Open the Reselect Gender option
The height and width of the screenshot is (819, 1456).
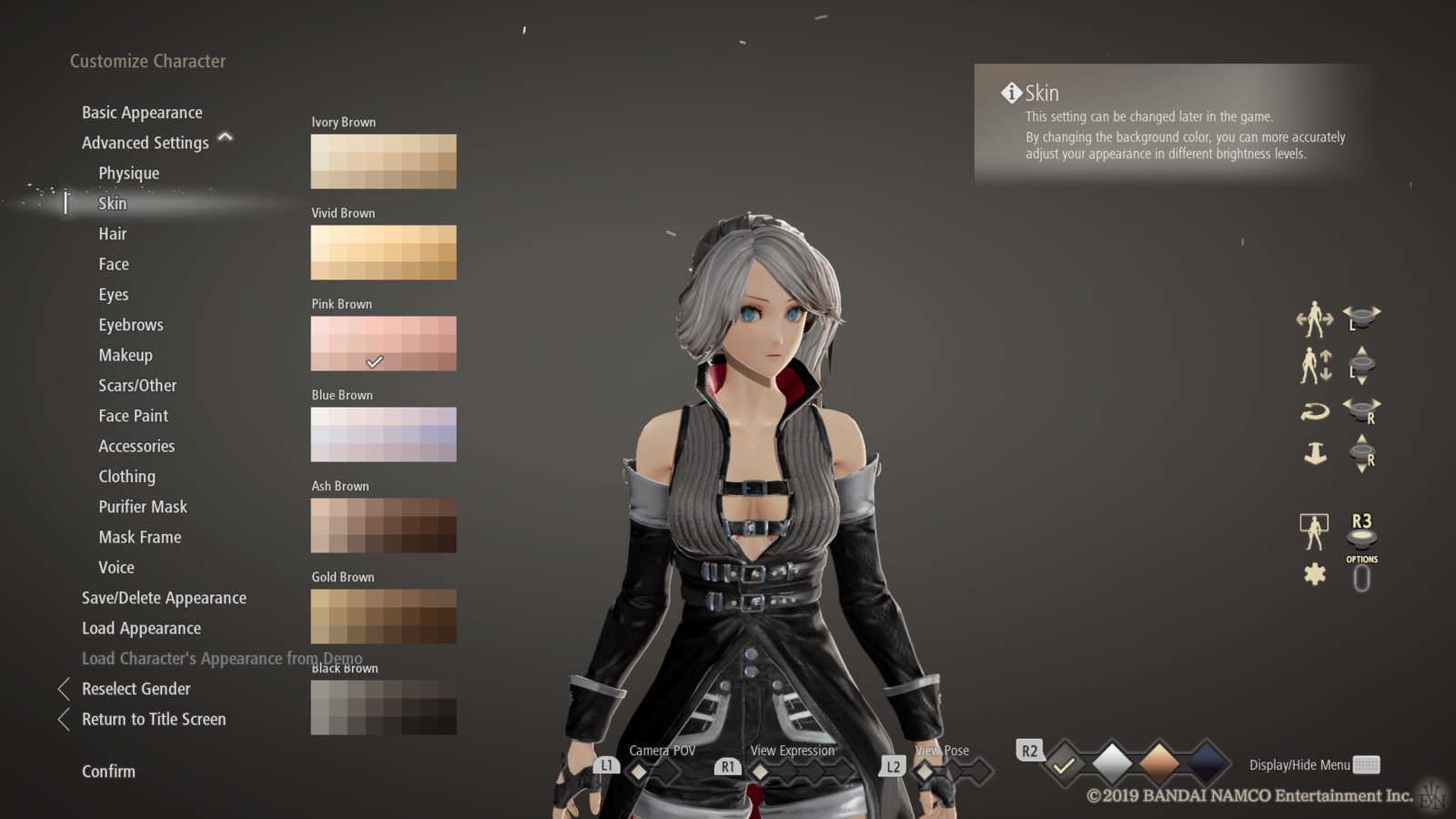click(135, 689)
